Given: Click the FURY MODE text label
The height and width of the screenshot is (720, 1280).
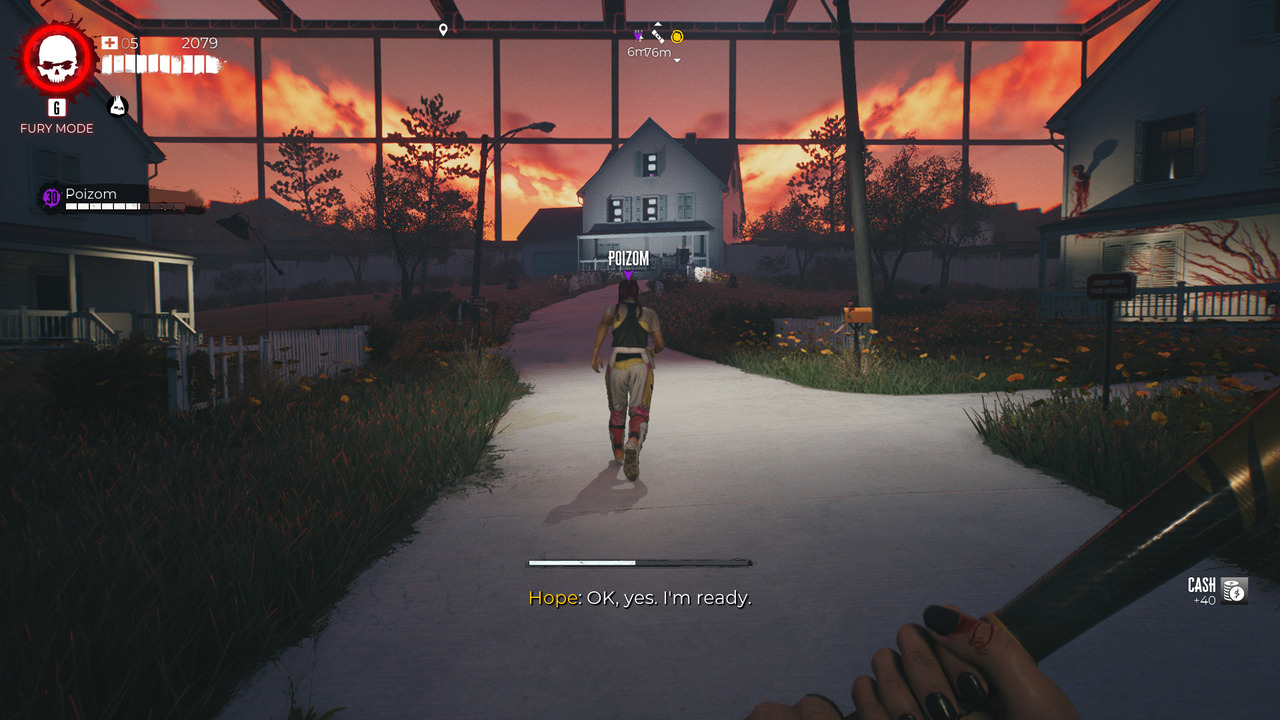Looking at the screenshot, I should (56, 128).
